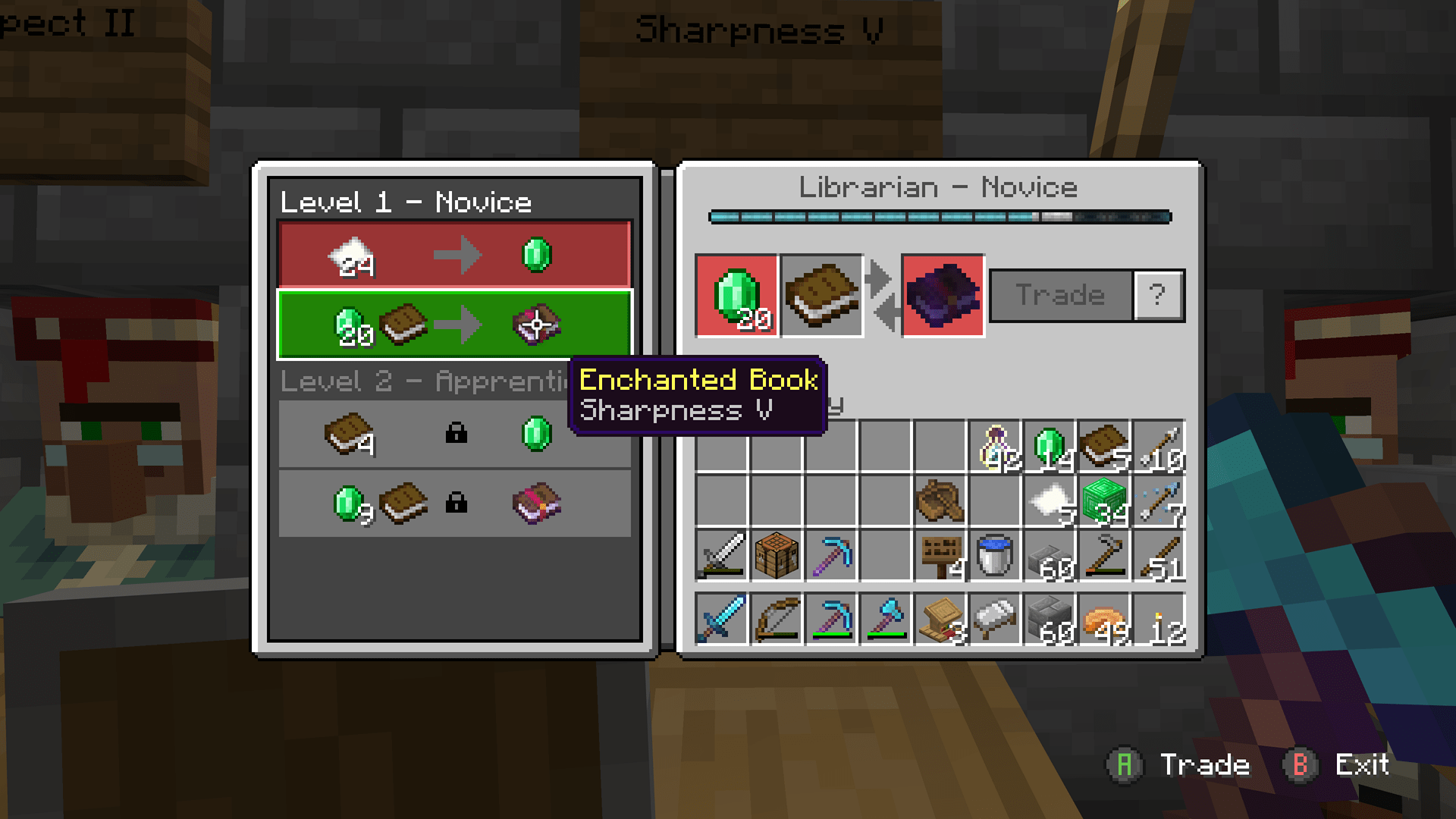Click the villager experience progress bar

pyautogui.click(x=938, y=215)
